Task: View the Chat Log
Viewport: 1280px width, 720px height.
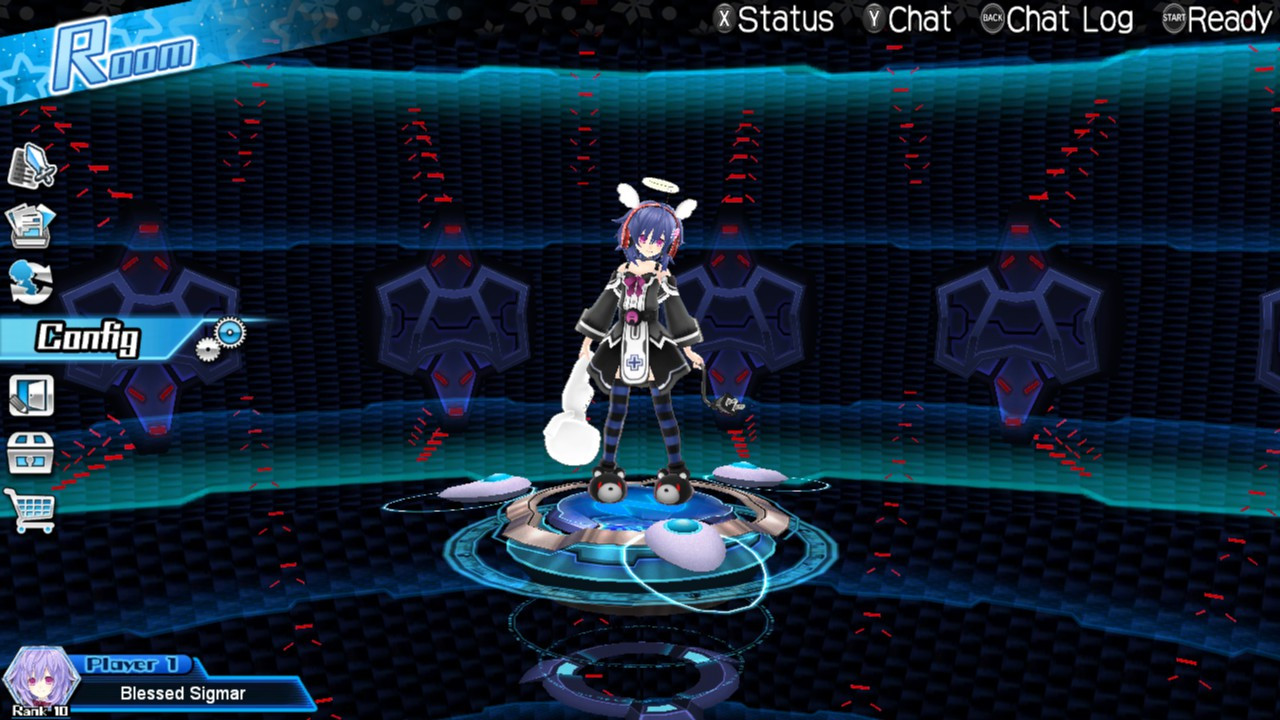Action: [1068, 19]
